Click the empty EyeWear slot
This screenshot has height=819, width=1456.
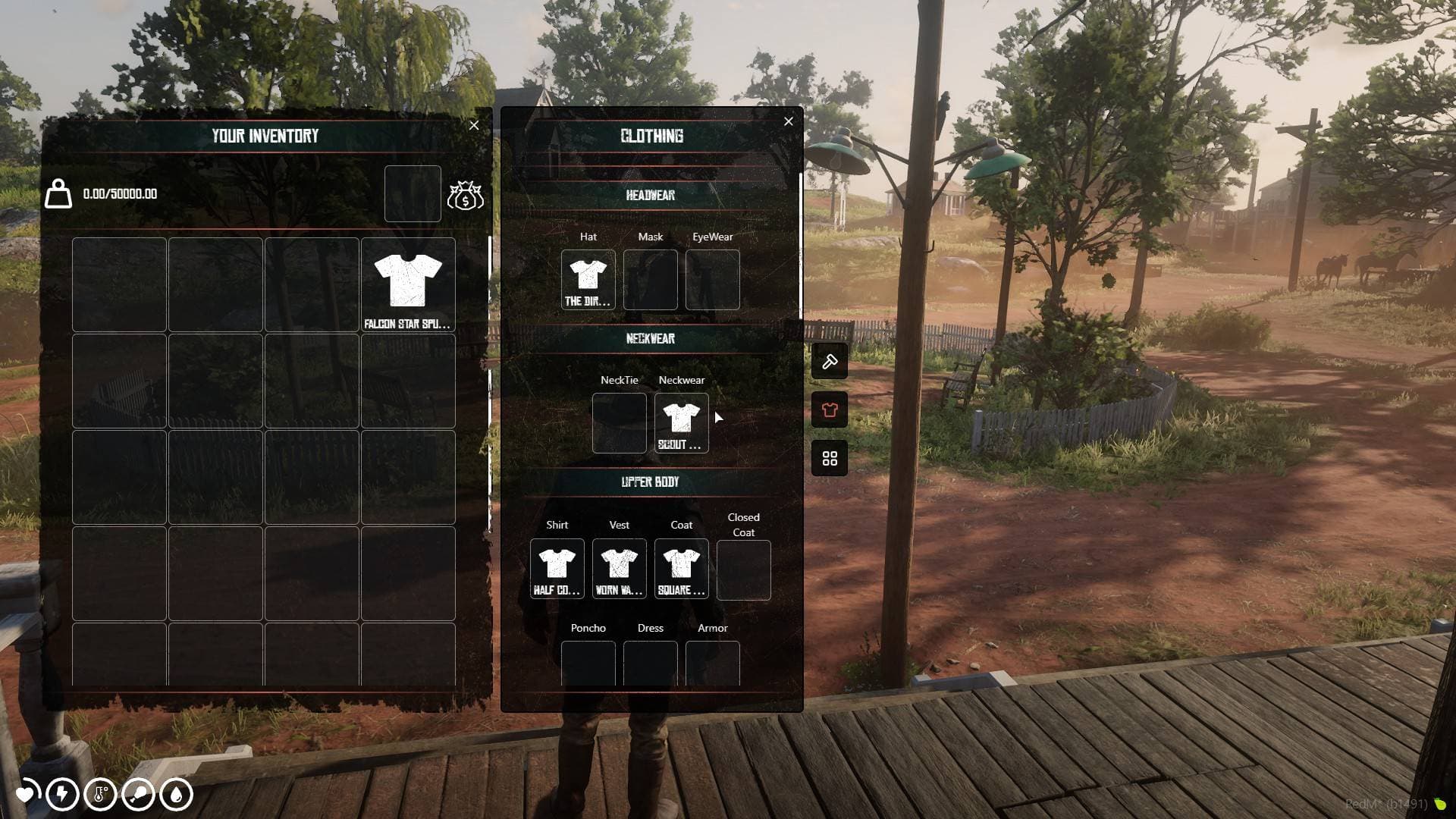[x=713, y=280]
